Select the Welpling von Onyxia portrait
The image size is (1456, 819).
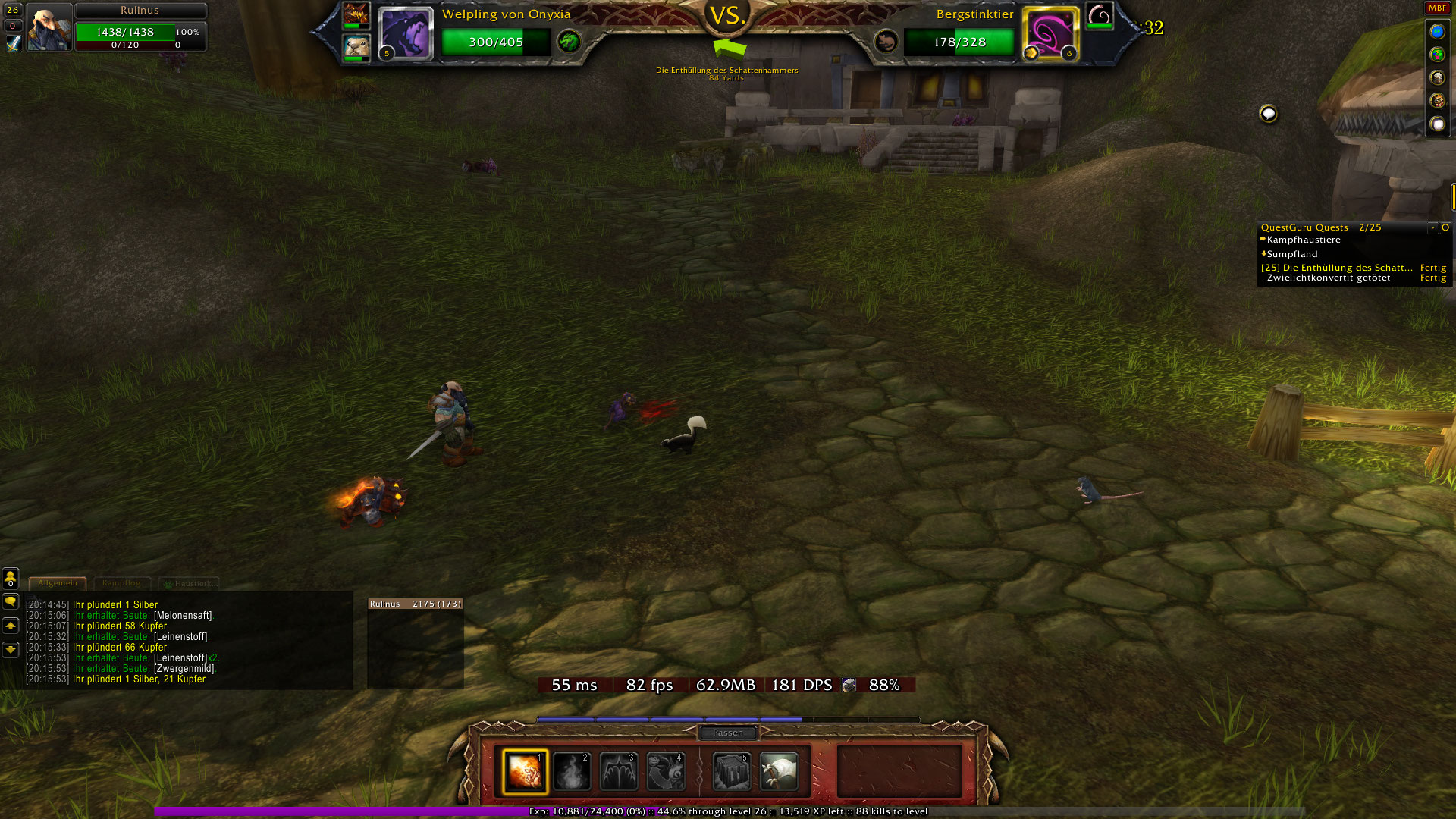coord(406,33)
